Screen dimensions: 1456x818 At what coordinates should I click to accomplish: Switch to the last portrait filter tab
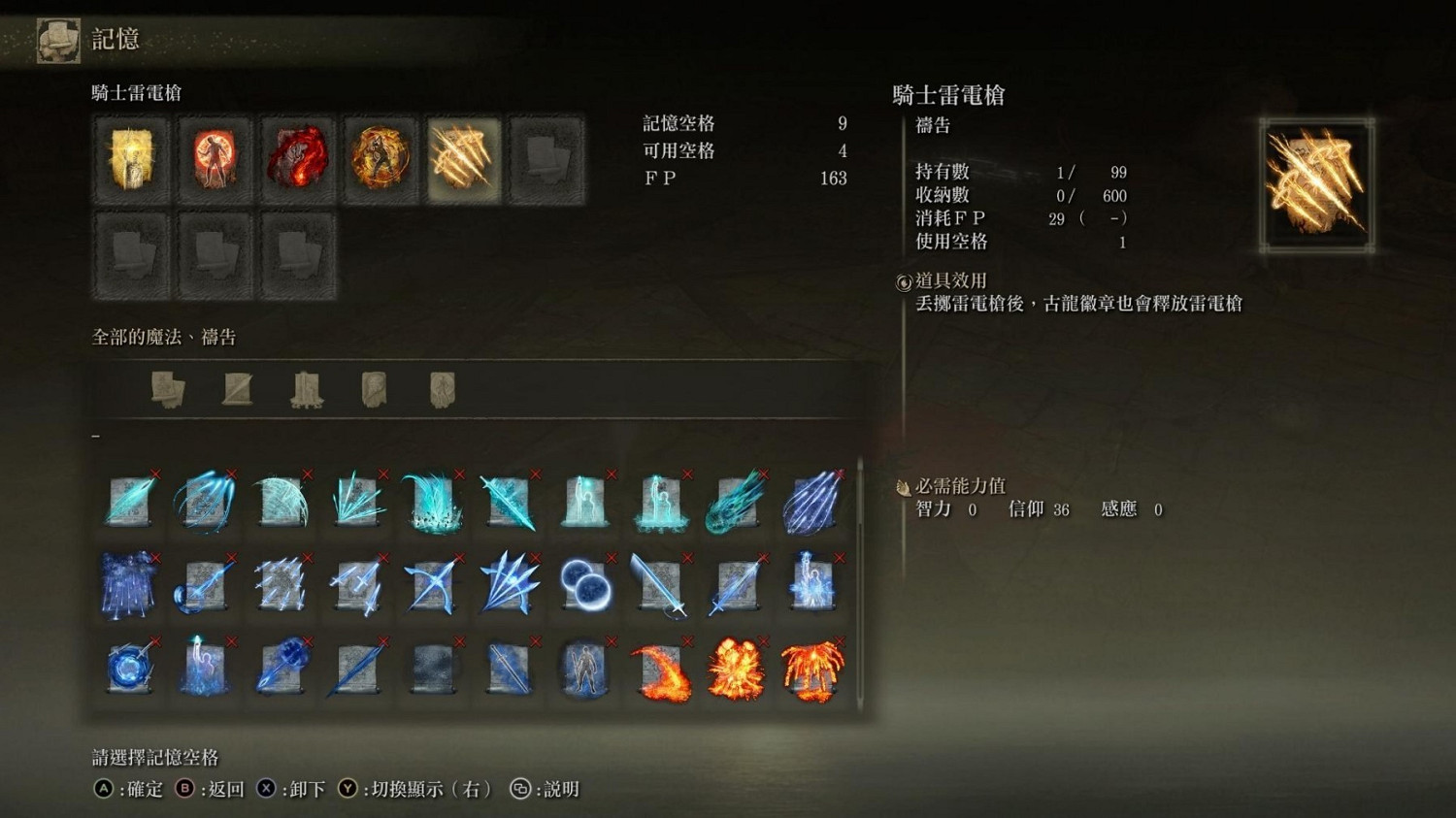click(442, 388)
